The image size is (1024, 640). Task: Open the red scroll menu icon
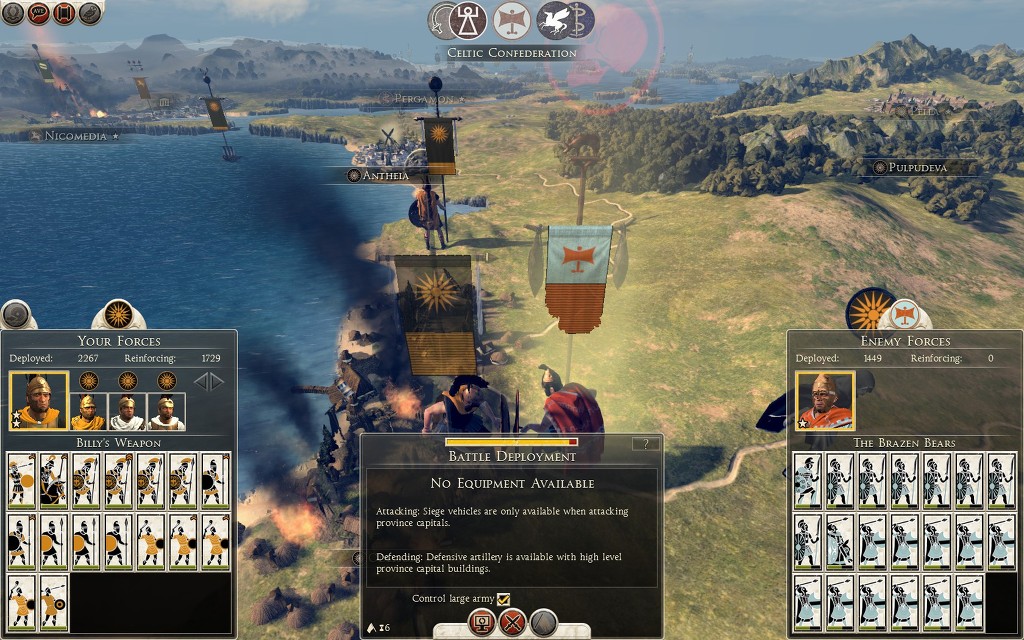pyautogui.click(x=64, y=13)
